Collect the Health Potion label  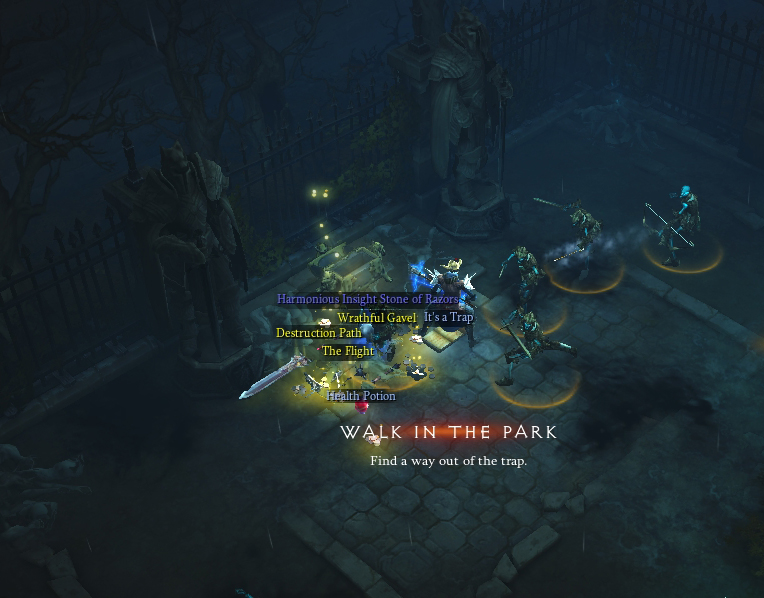(361, 396)
